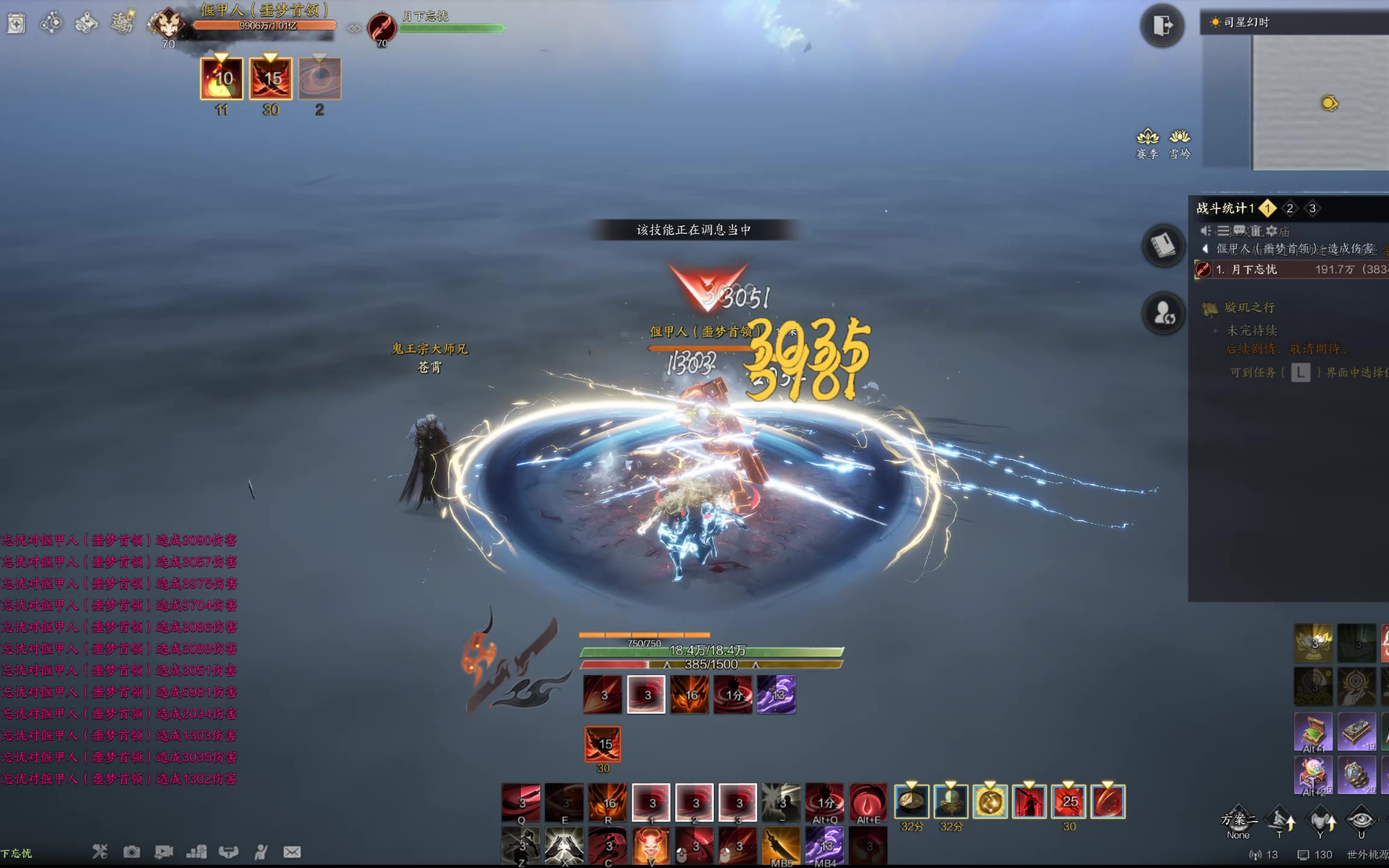
Task: Select the 偃甲人 boss target portrait
Action: 167,23
